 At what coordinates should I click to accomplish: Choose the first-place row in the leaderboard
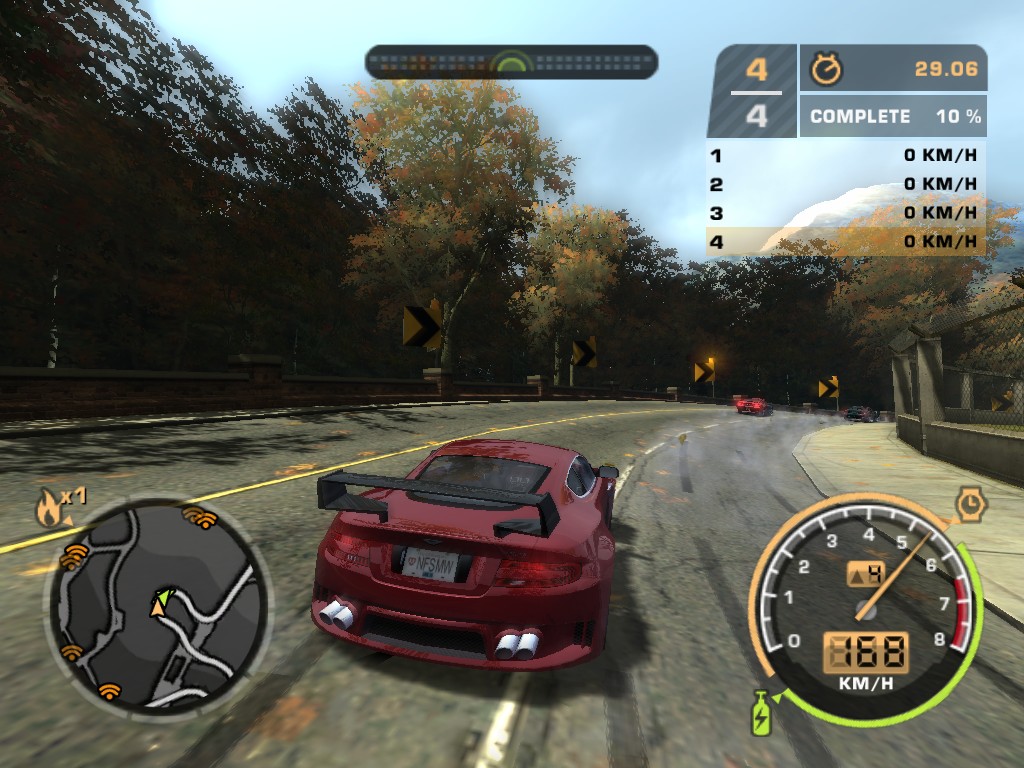coord(845,155)
